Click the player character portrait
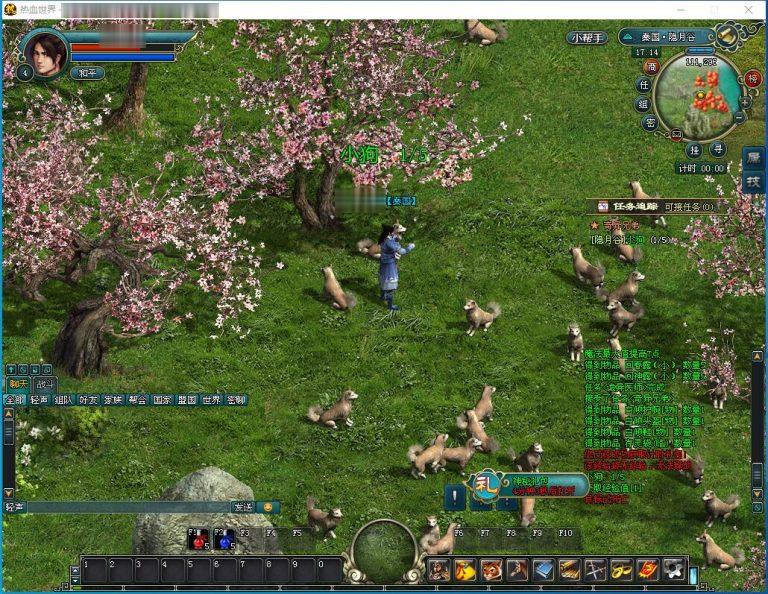This screenshot has height=594, width=768. point(45,52)
